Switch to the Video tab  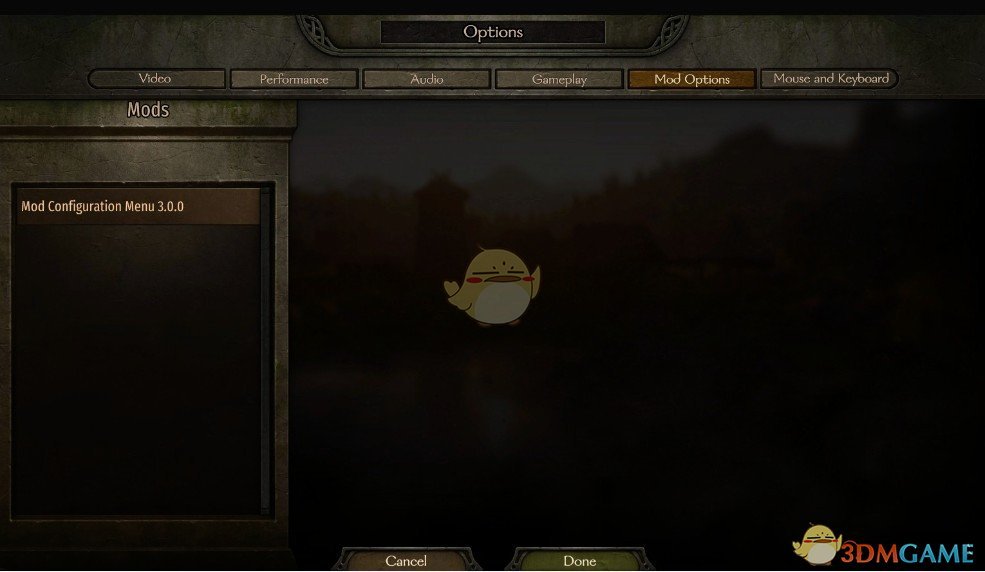(155, 79)
